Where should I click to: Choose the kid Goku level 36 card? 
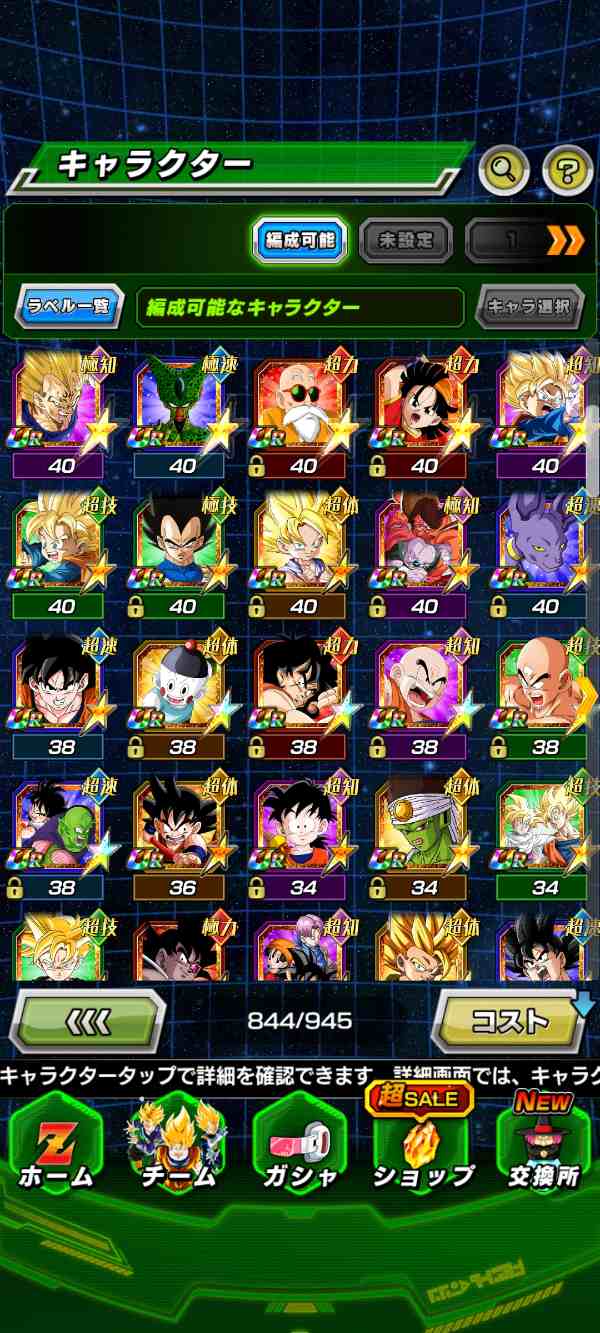tap(182, 830)
